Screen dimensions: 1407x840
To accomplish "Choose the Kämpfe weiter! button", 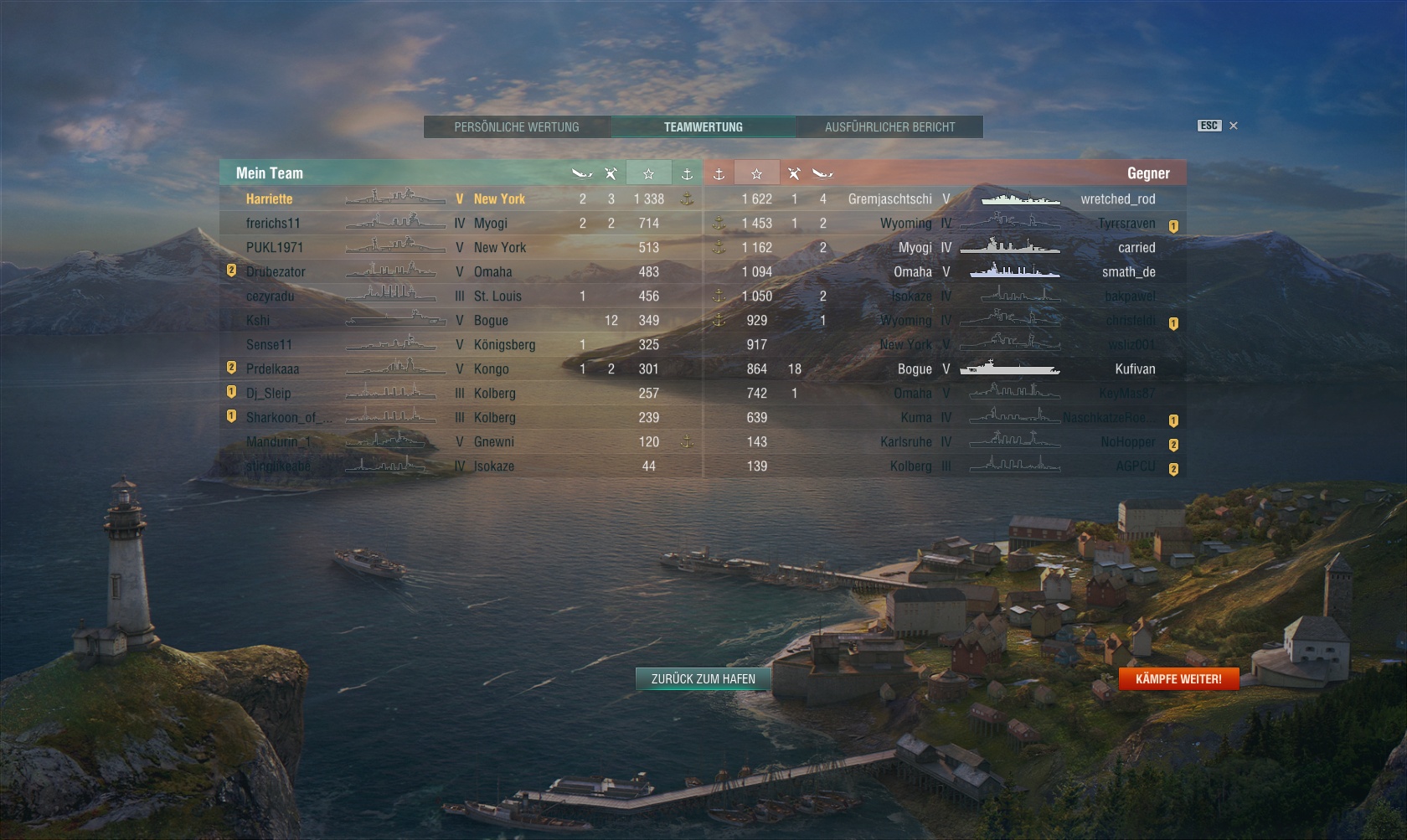I will coord(1178,679).
